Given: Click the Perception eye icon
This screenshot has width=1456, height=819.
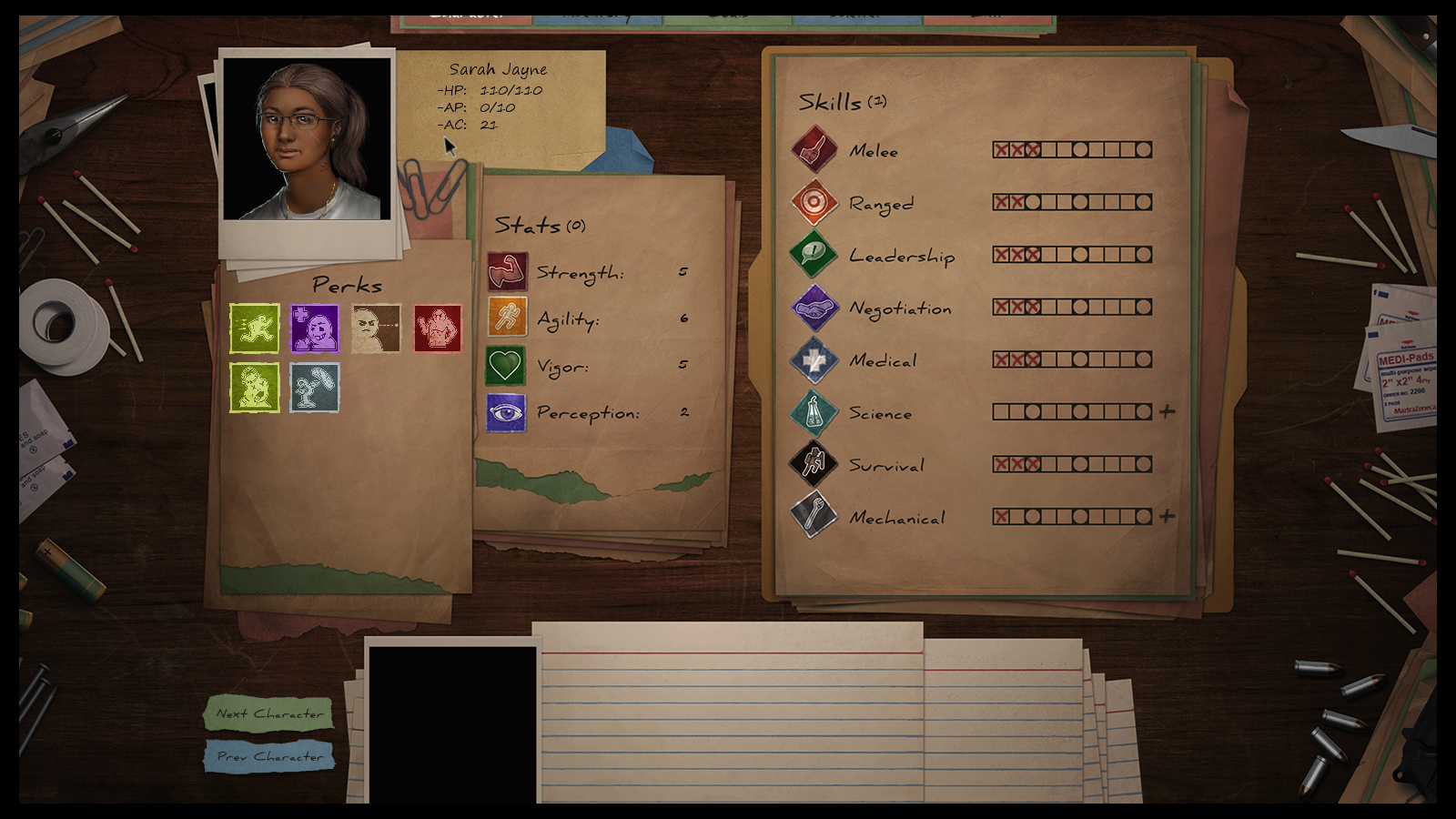Looking at the screenshot, I should pos(506,413).
